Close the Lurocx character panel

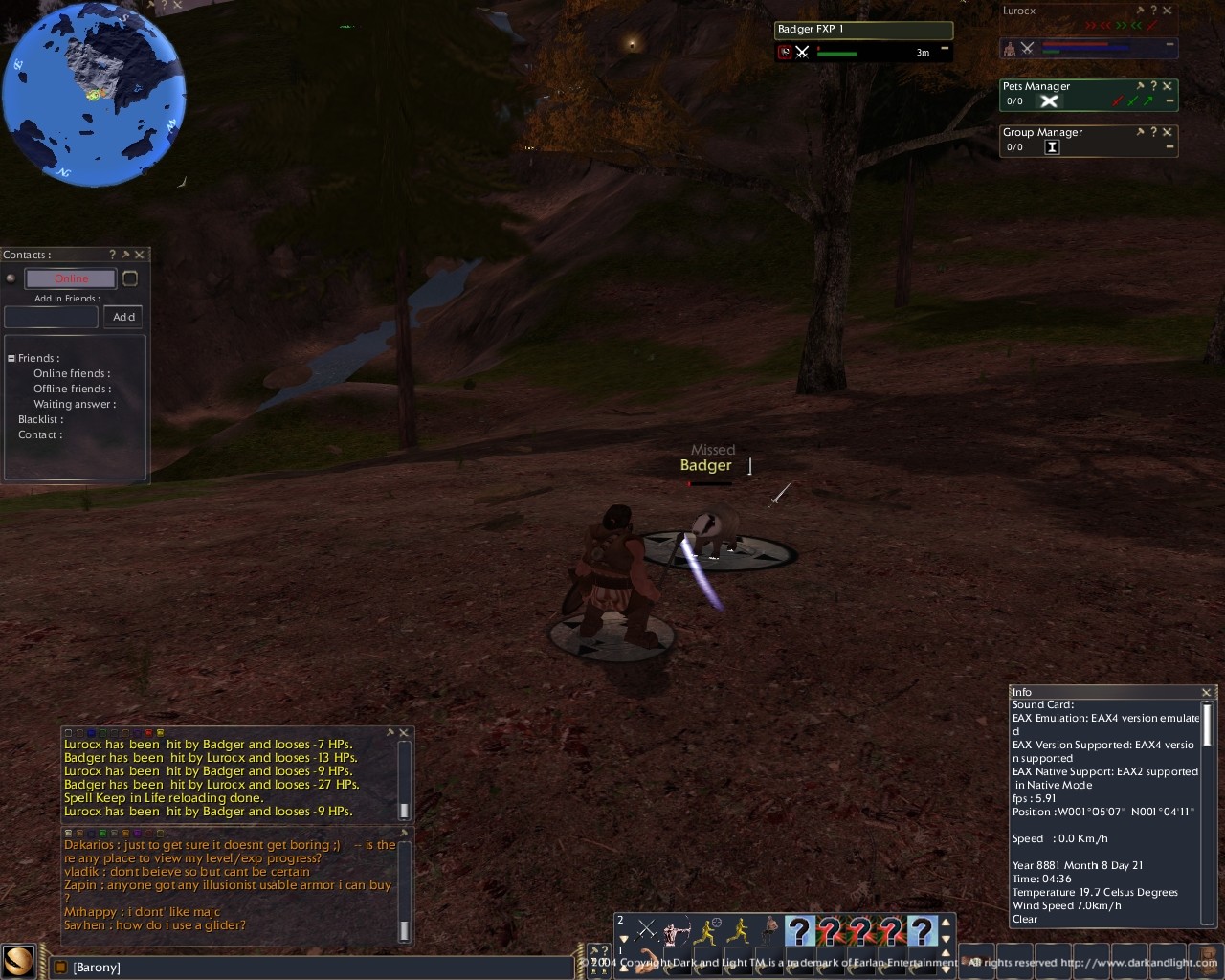(x=1168, y=11)
